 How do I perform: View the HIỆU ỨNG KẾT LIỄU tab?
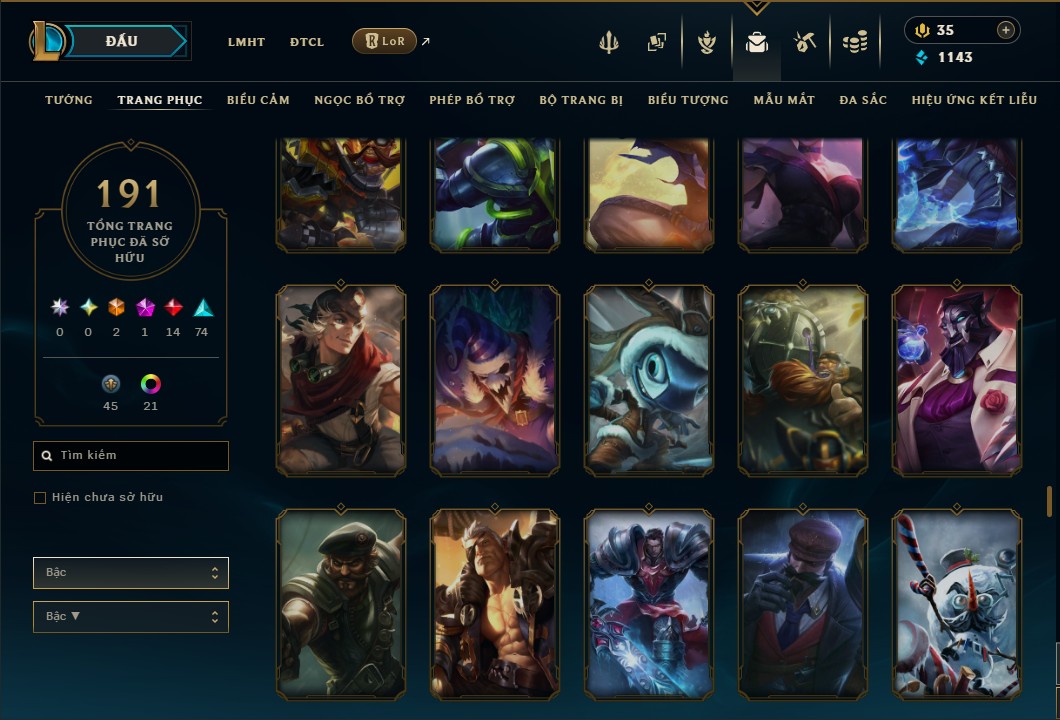click(974, 100)
